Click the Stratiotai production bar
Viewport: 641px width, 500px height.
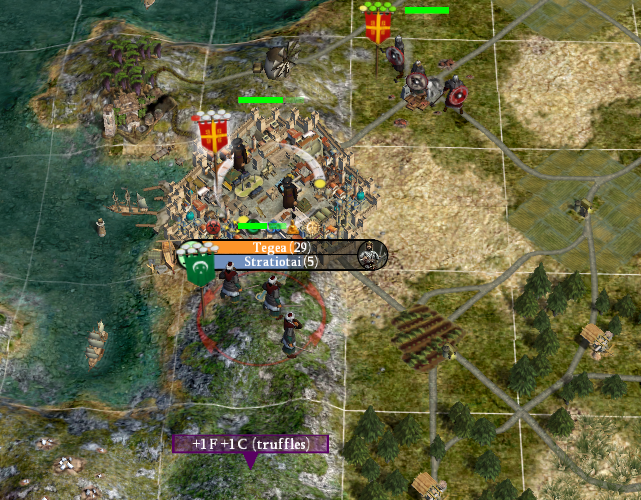pyautogui.click(x=285, y=262)
